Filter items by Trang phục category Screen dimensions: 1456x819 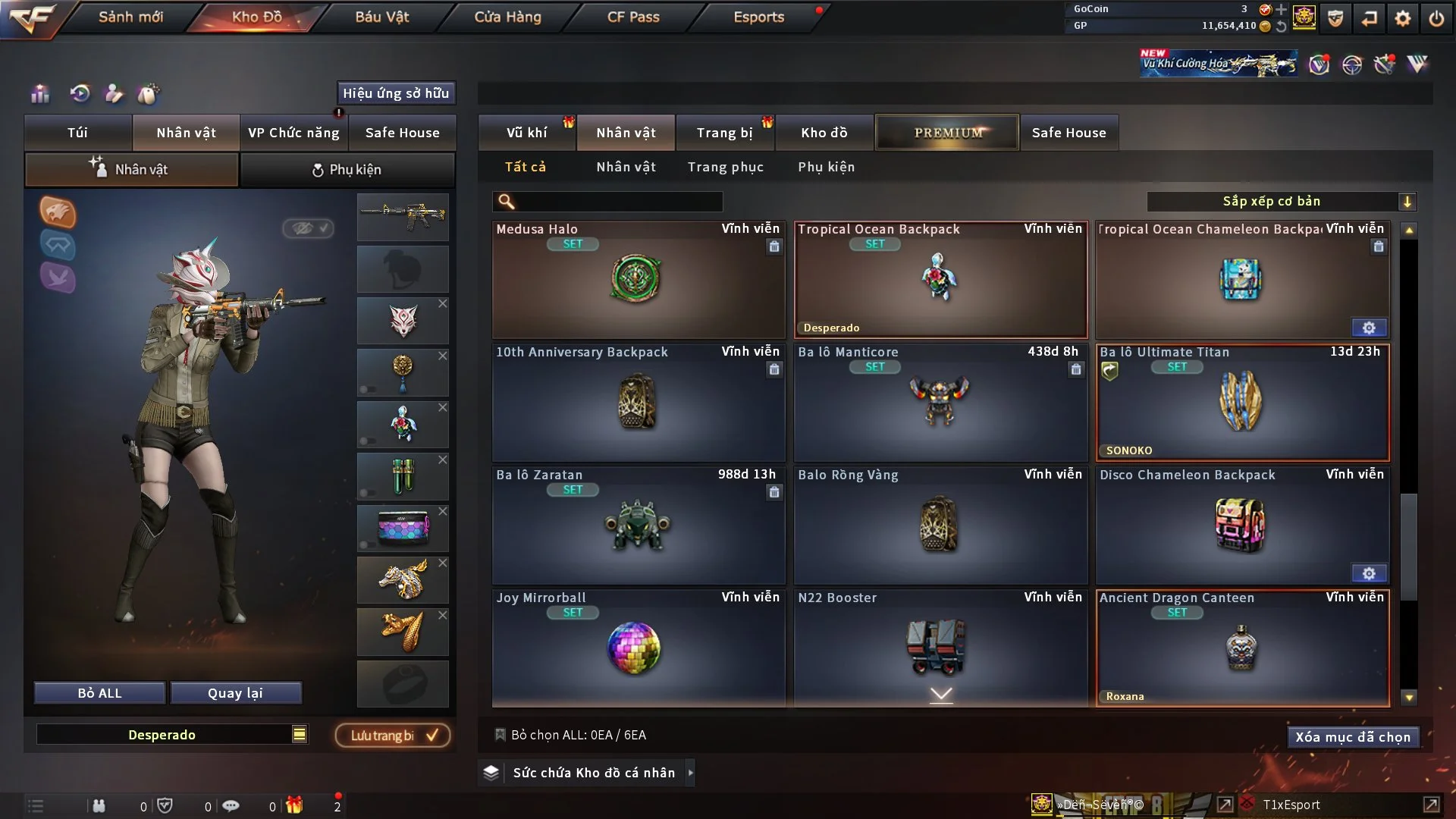coord(725,167)
